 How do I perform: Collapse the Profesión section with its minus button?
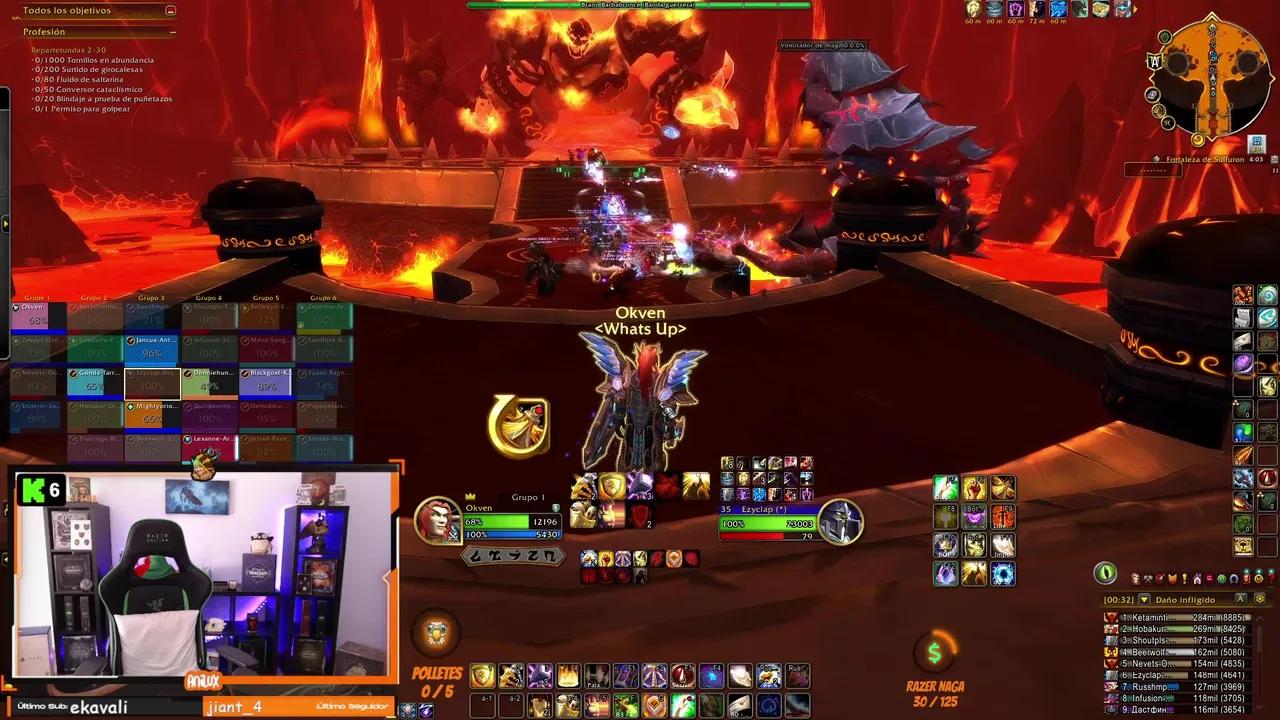172,32
